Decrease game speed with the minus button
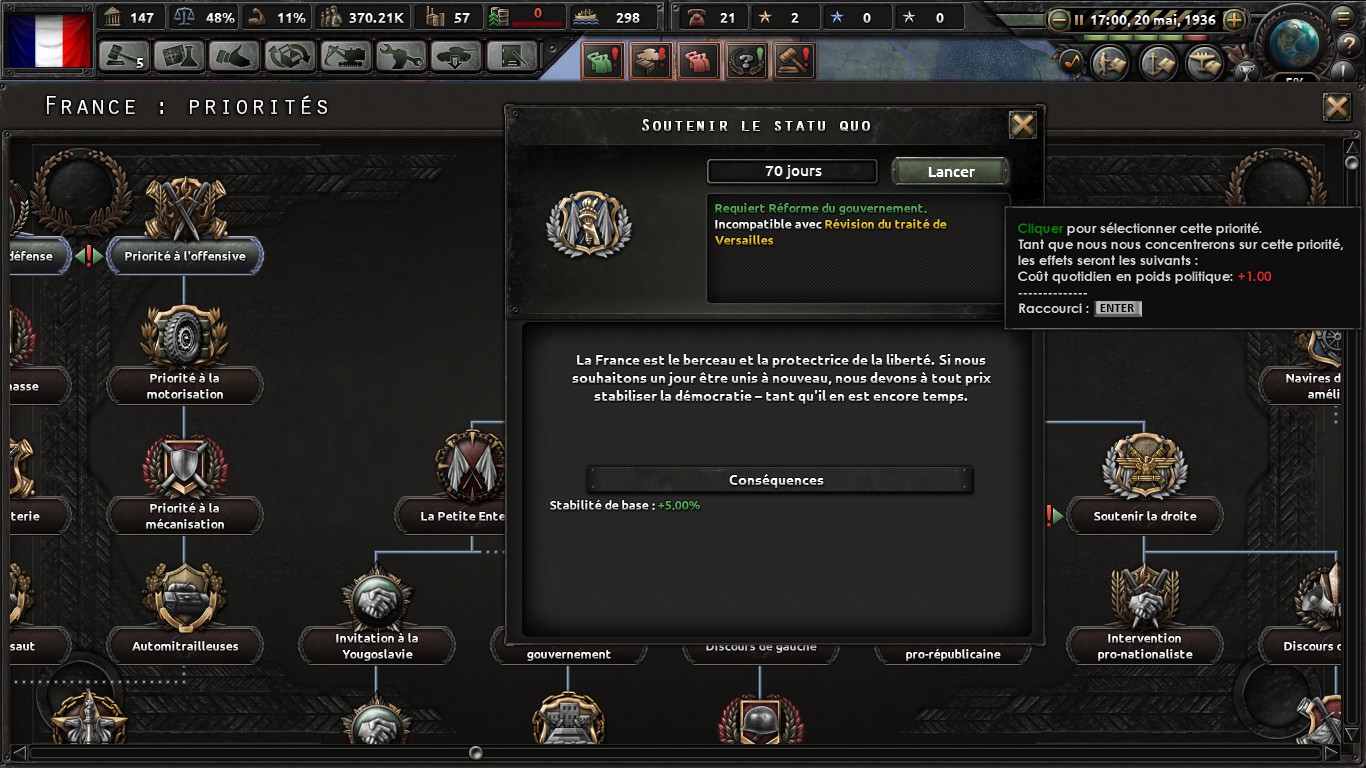The width and height of the screenshot is (1366, 768). pos(1058,19)
